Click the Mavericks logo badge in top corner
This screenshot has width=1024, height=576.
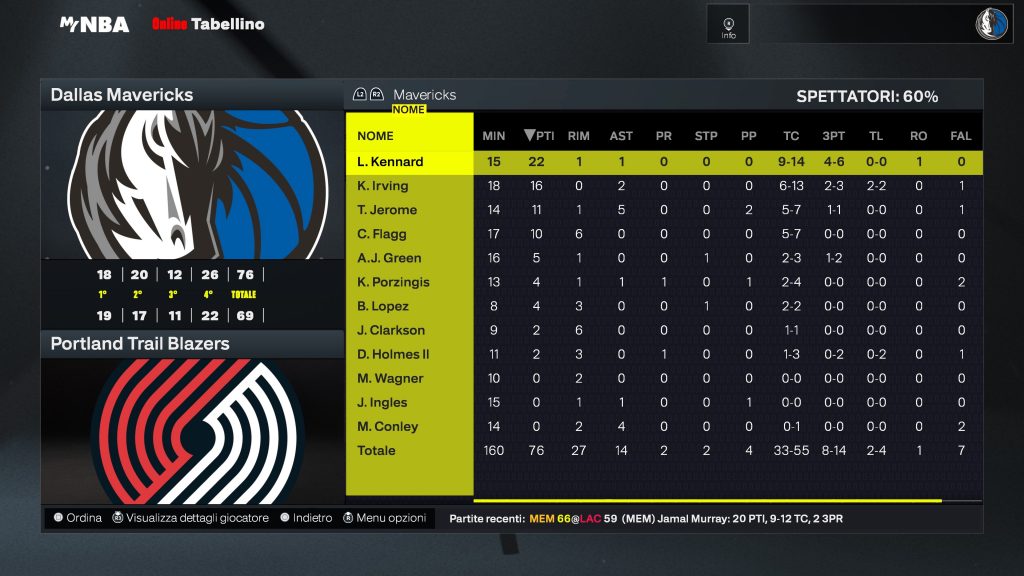(x=992, y=24)
